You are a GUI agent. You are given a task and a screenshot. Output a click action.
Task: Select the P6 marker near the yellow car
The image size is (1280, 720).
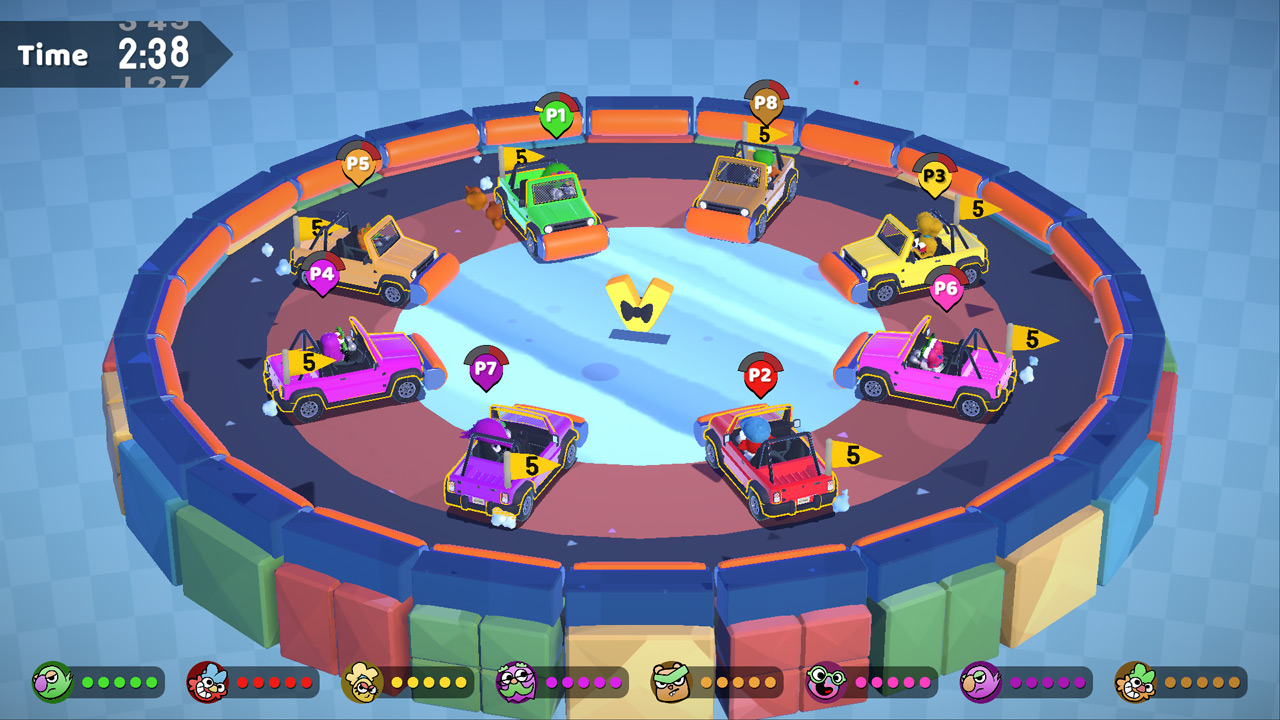point(945,288)
